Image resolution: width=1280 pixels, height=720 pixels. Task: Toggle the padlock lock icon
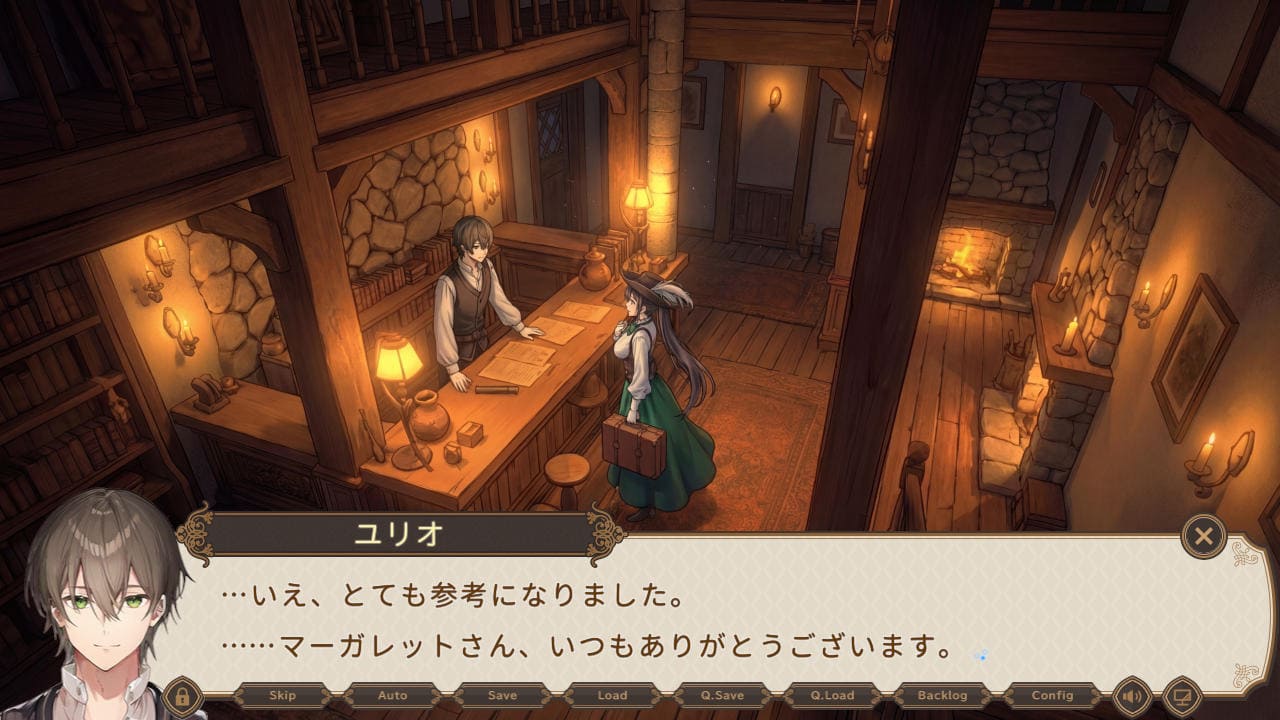coord(183,695)
